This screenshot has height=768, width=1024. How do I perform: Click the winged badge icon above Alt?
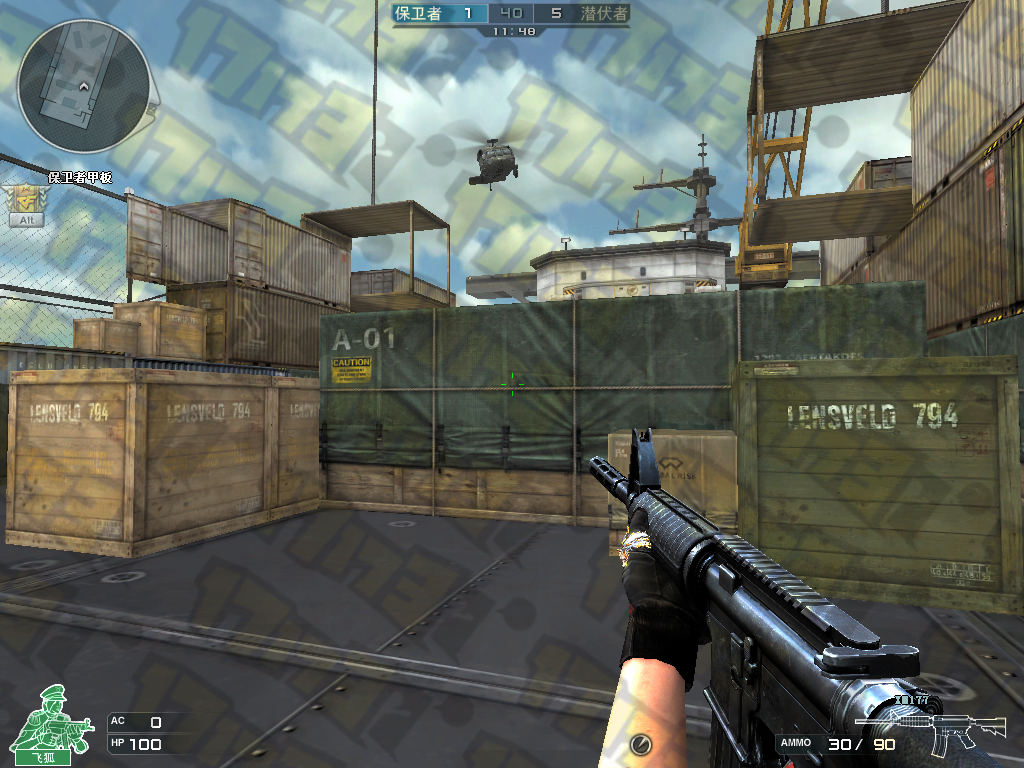(24, 198)
